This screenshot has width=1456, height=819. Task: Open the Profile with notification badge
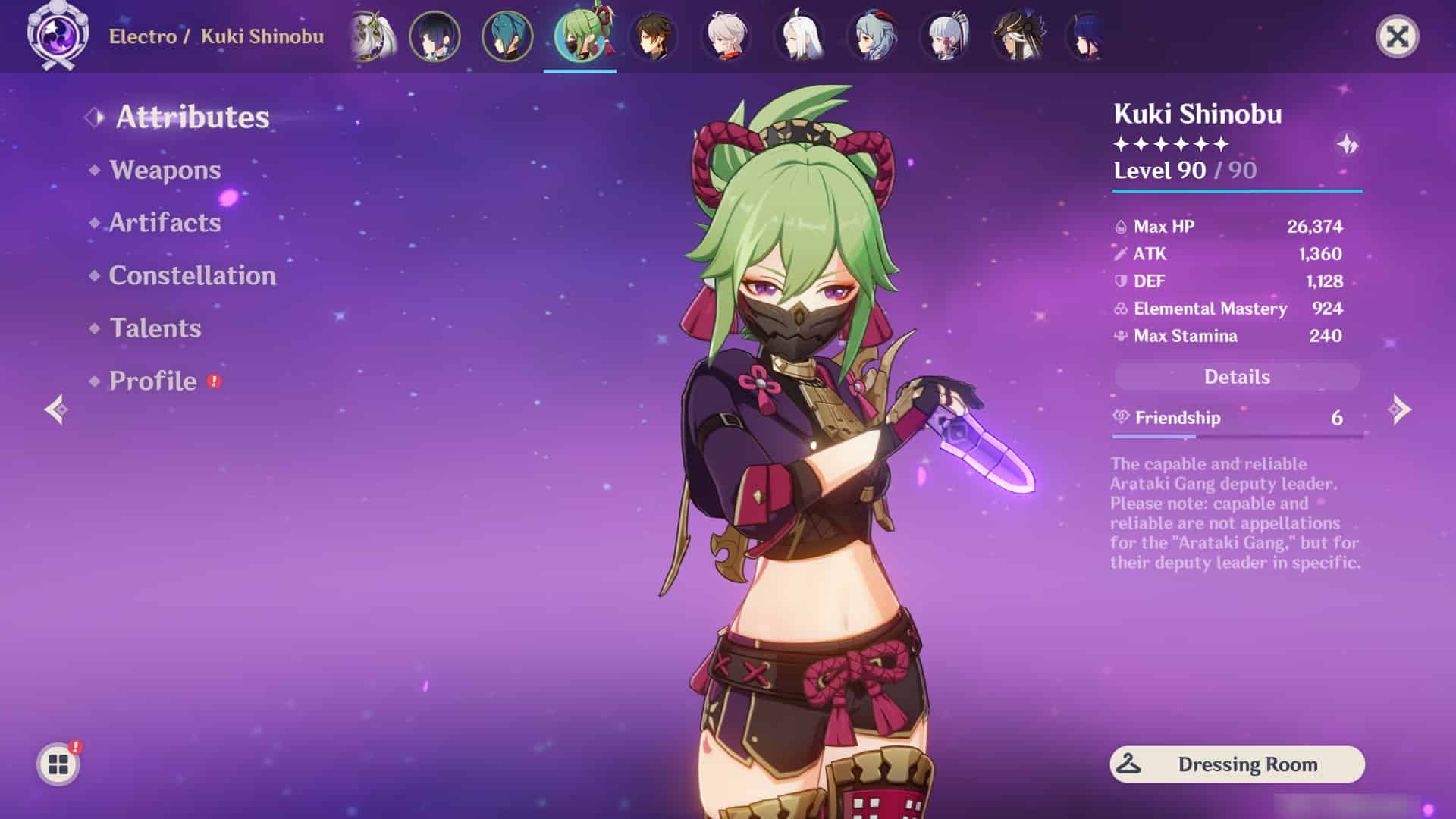[151, 381]
